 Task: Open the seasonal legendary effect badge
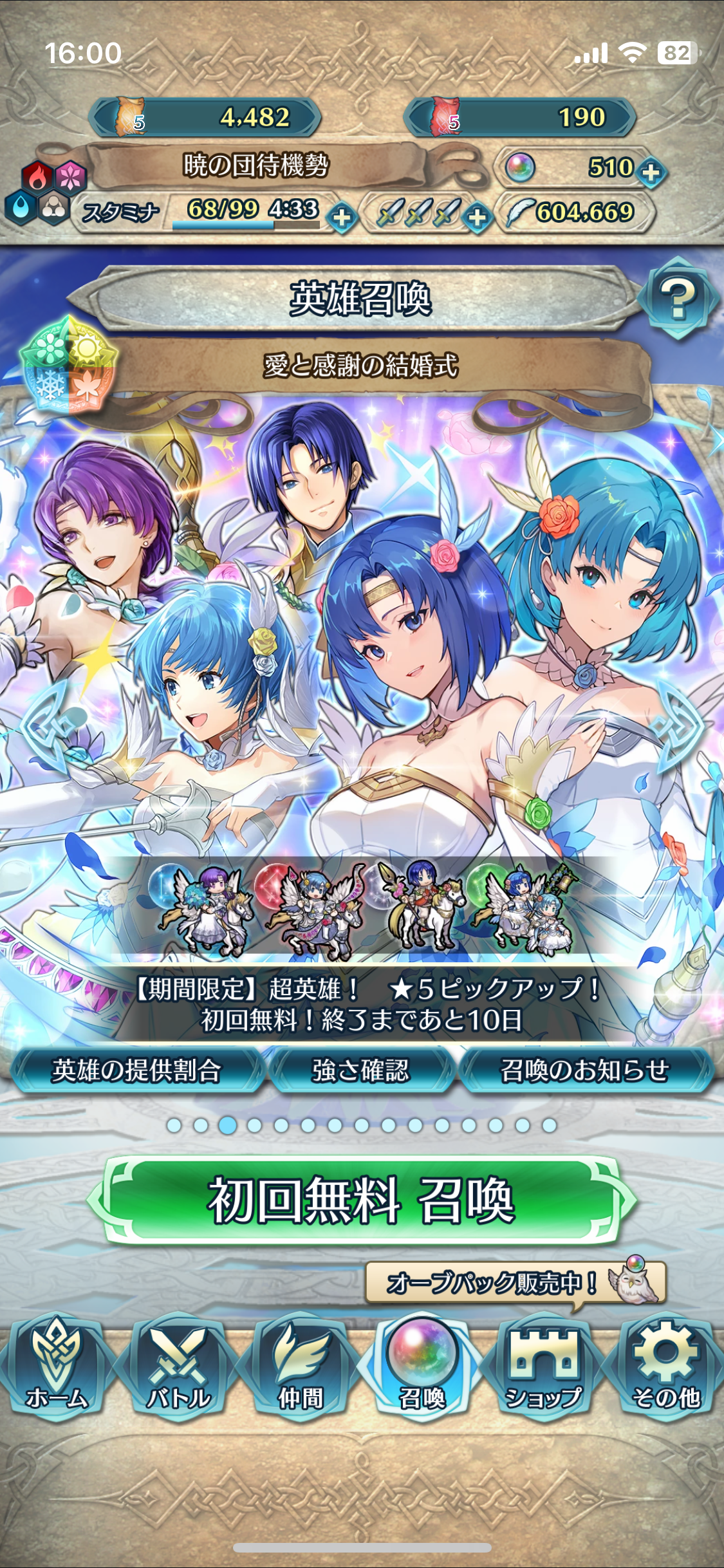(68, 364)
